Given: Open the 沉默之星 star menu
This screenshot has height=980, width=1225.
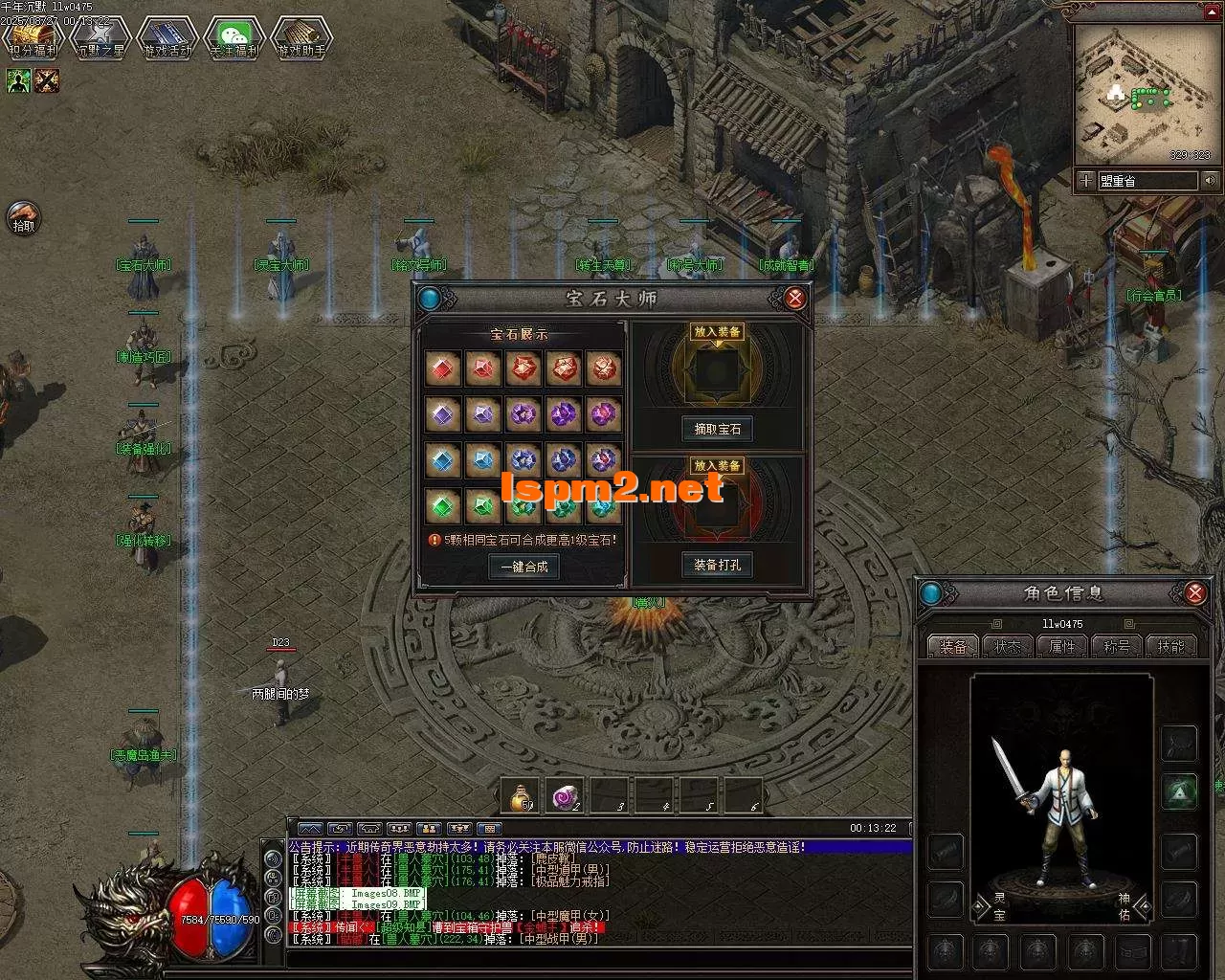Looking at the screenshot, I should (x=100, y=36).
